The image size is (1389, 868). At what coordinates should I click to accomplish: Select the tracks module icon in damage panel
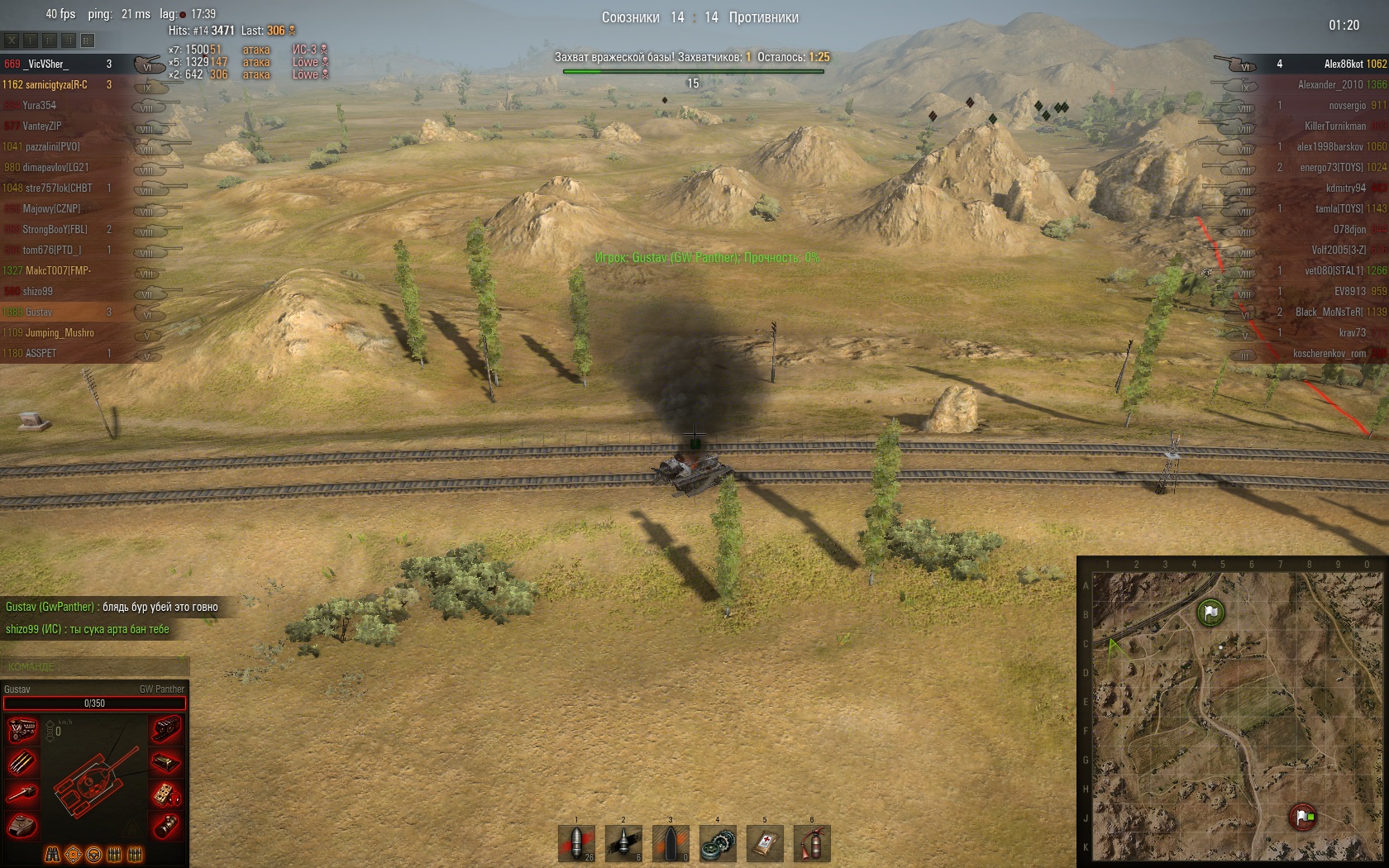(165, 730)
